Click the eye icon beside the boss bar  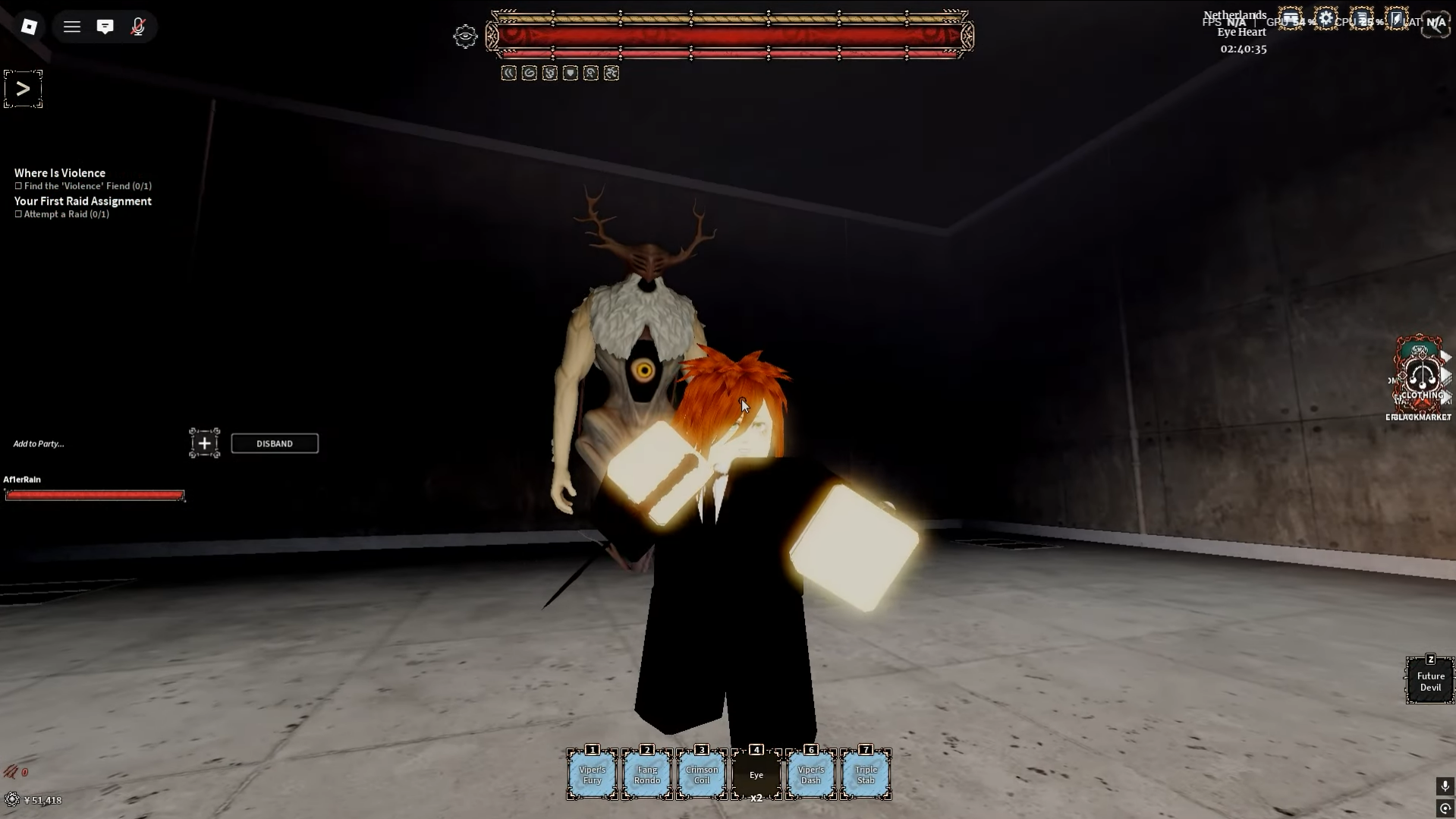(465, 36)
